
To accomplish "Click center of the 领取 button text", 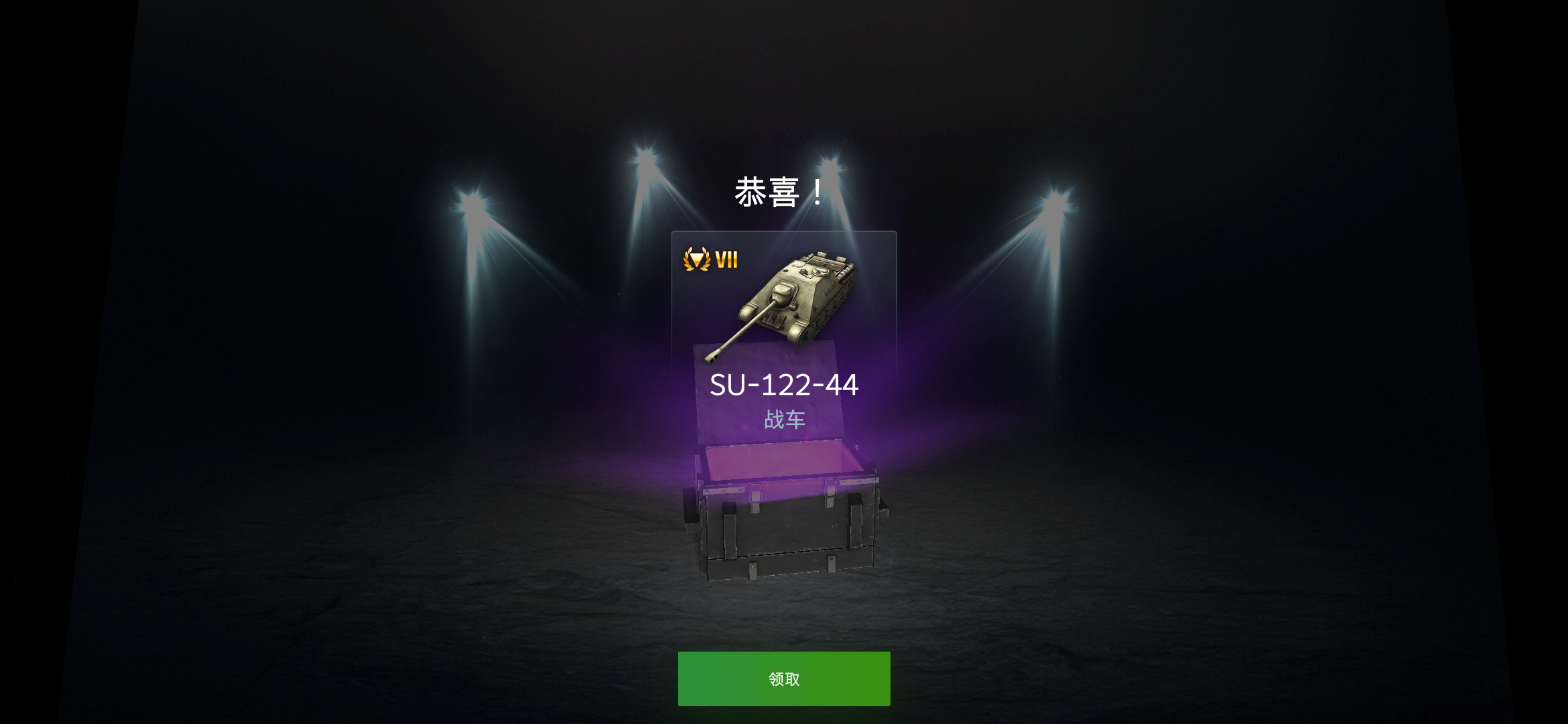I will 784,678.
